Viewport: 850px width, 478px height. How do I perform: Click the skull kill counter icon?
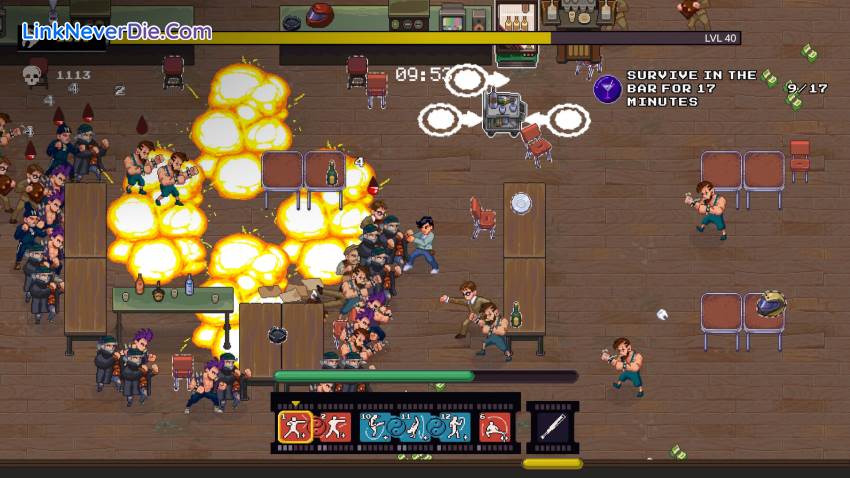coord(33,75)
